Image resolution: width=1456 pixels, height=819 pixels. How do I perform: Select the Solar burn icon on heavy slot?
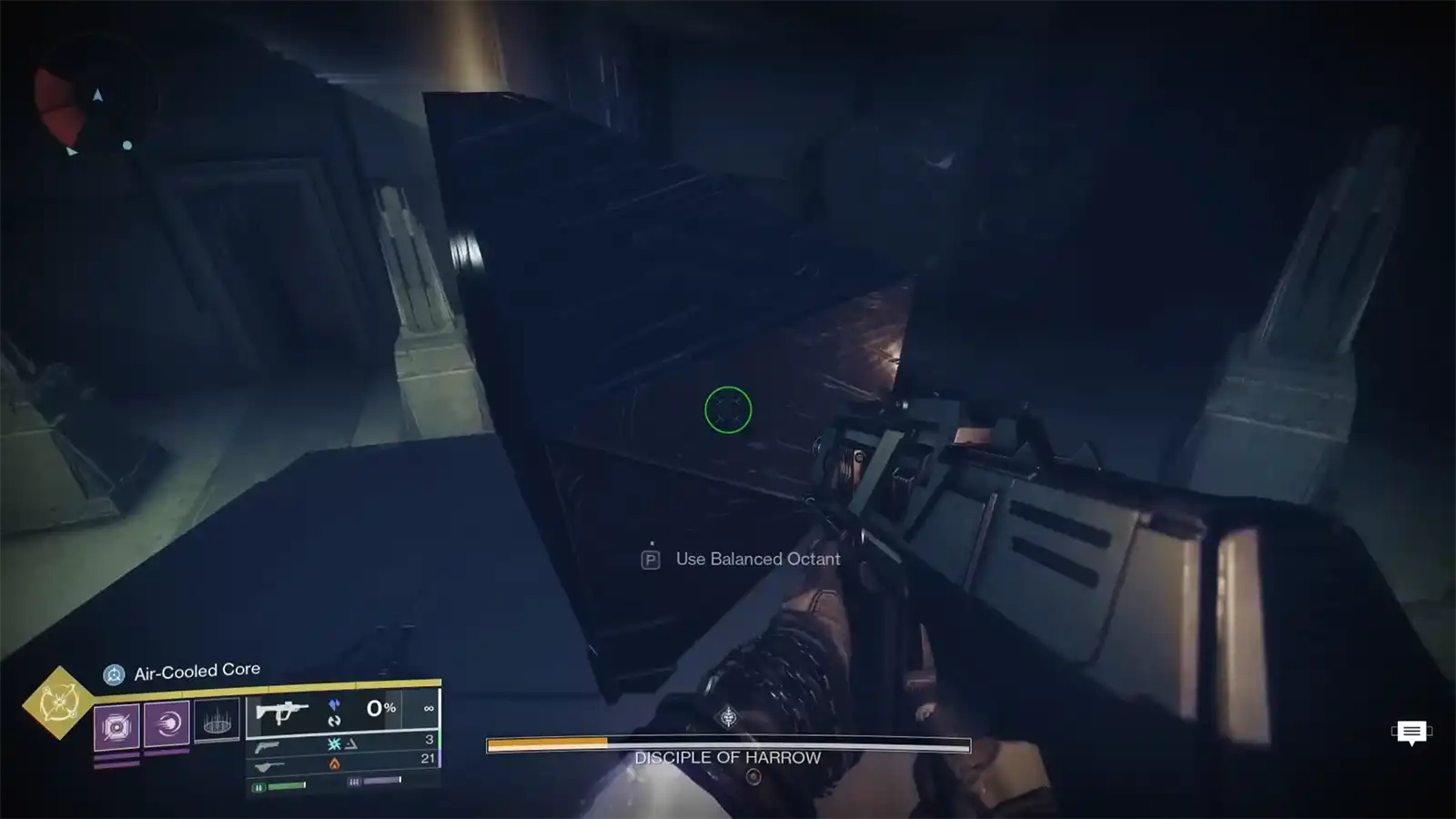[x=335, y=764]
